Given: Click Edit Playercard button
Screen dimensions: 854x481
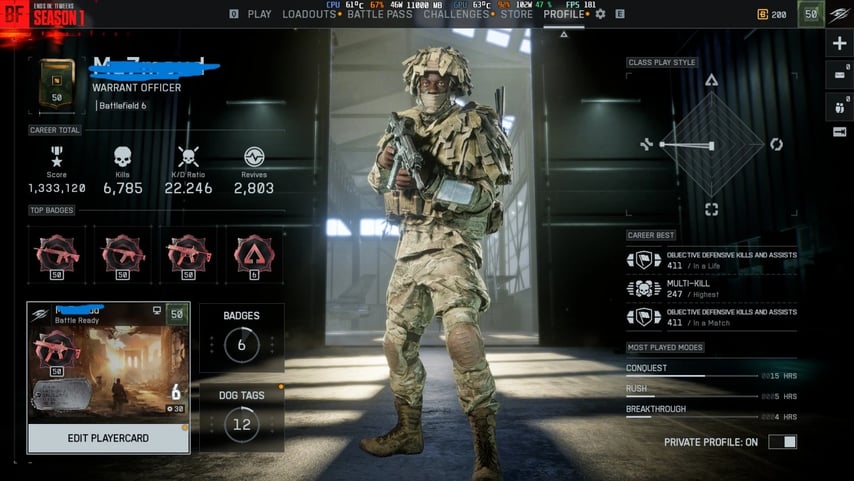Looking at the screenshot, I should pos(107,438).
